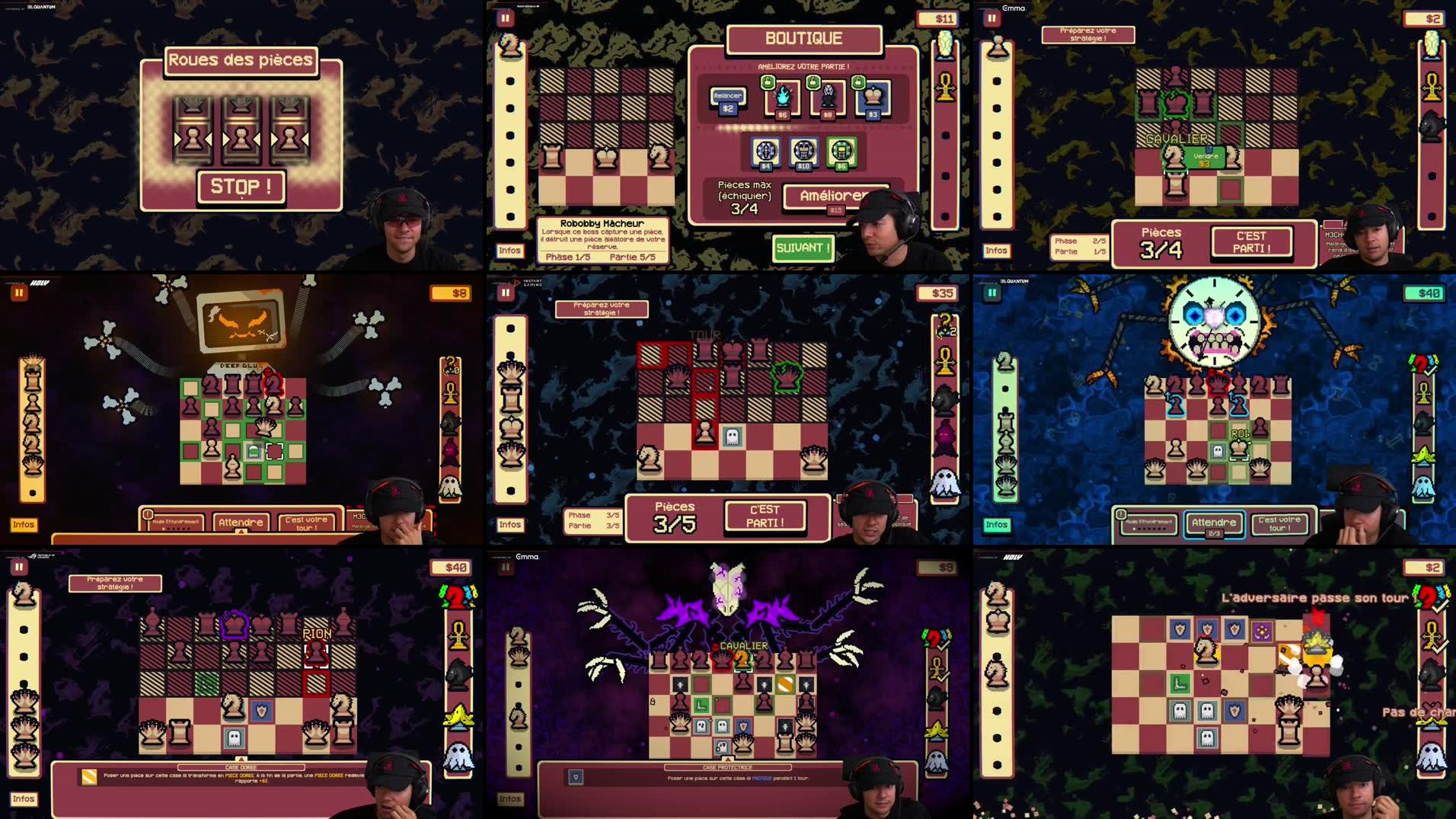Select the $10 crown chip

point(803,151)
